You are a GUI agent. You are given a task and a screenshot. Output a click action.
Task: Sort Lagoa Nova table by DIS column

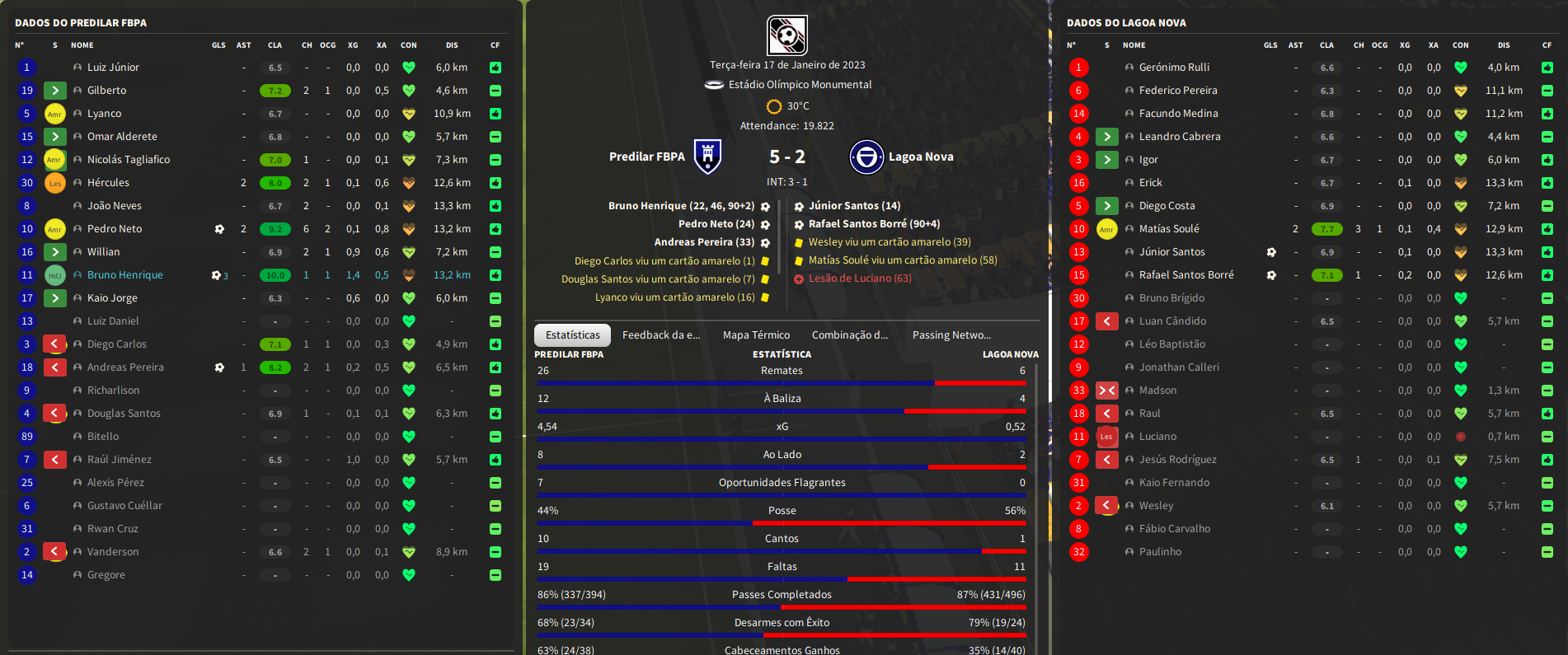coord(1504,45)
